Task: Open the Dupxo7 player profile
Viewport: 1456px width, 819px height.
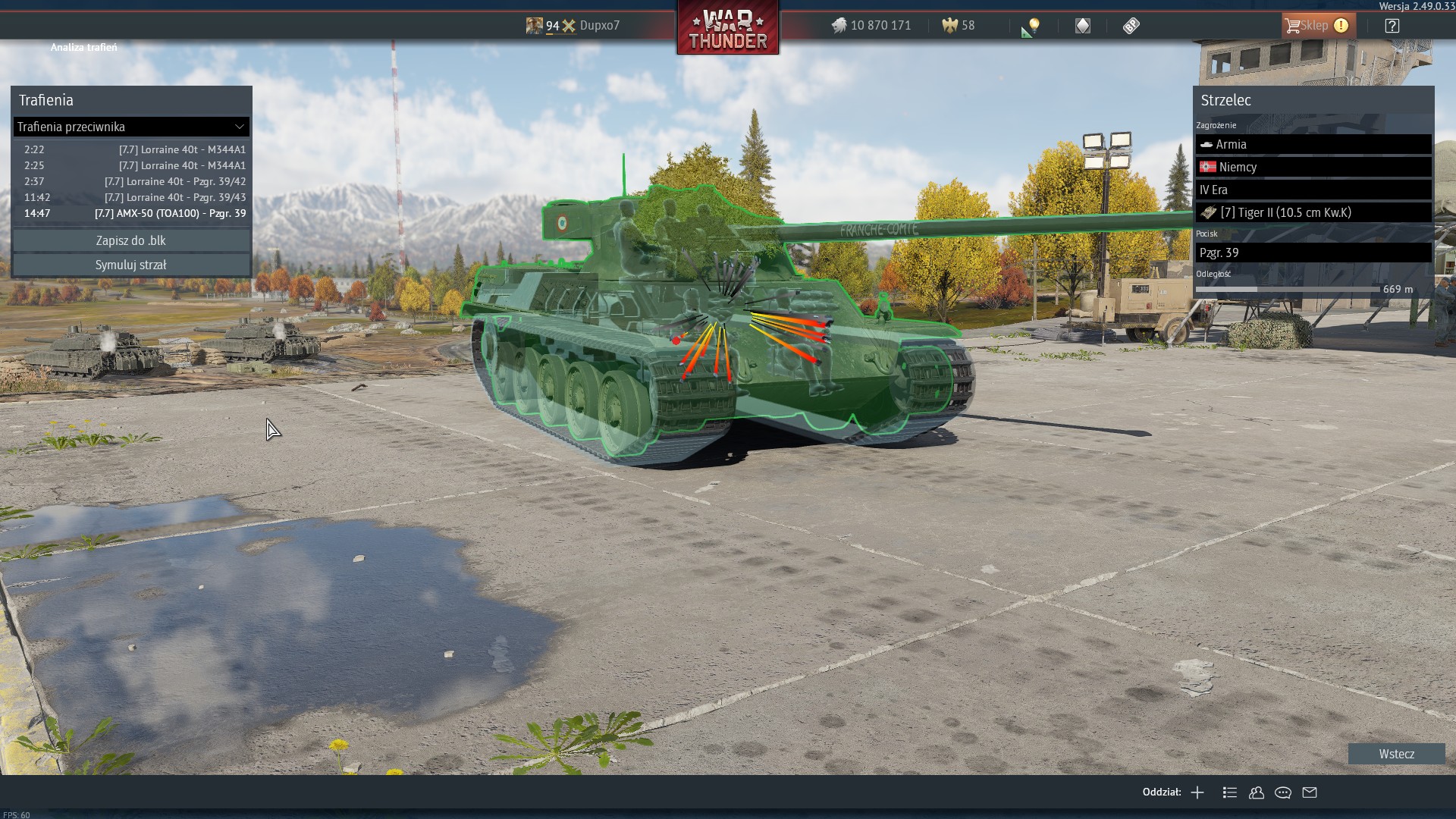Action: coord(599,26)
